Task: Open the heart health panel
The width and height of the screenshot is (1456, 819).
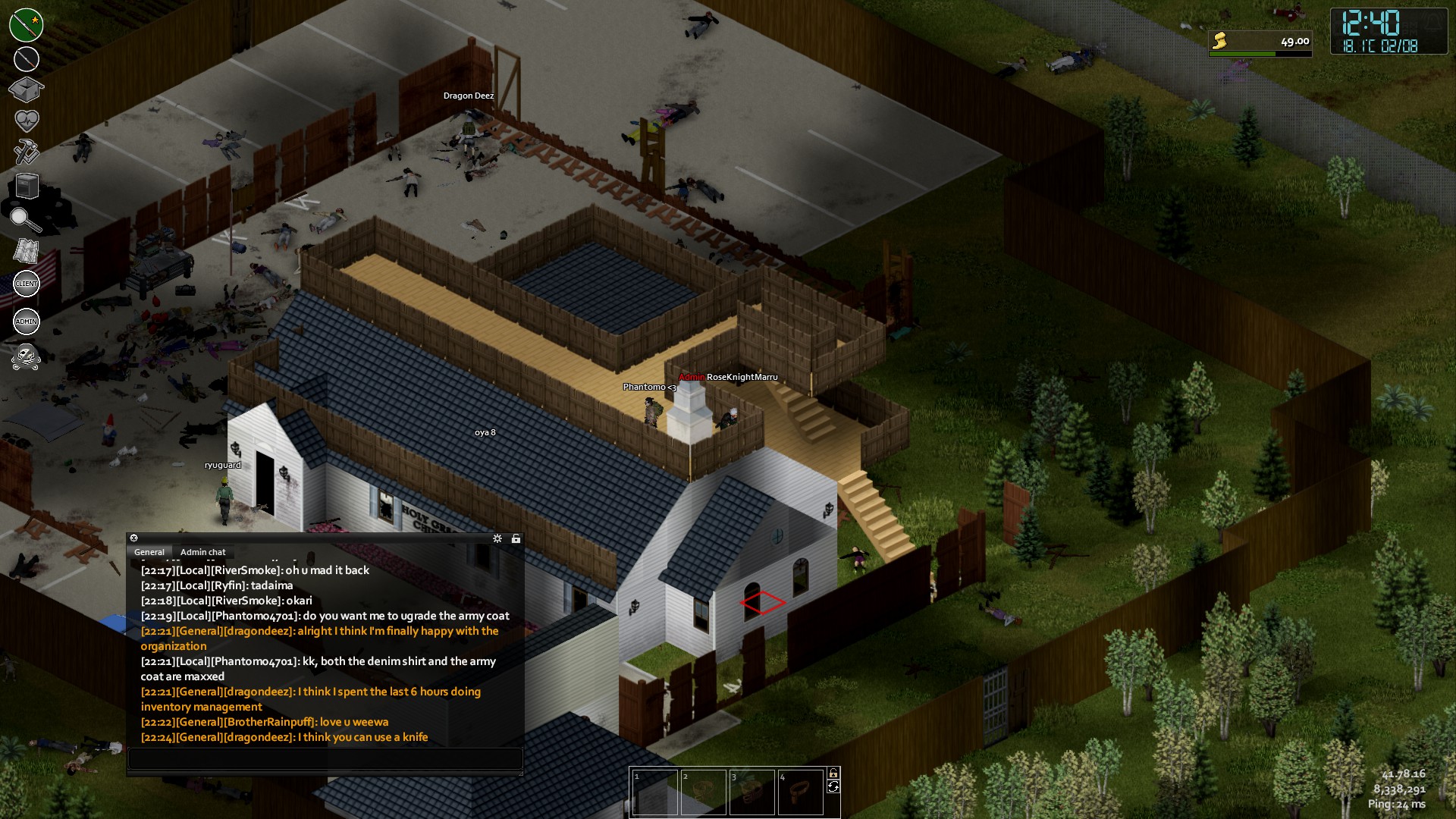Action: tap(27, 121)
